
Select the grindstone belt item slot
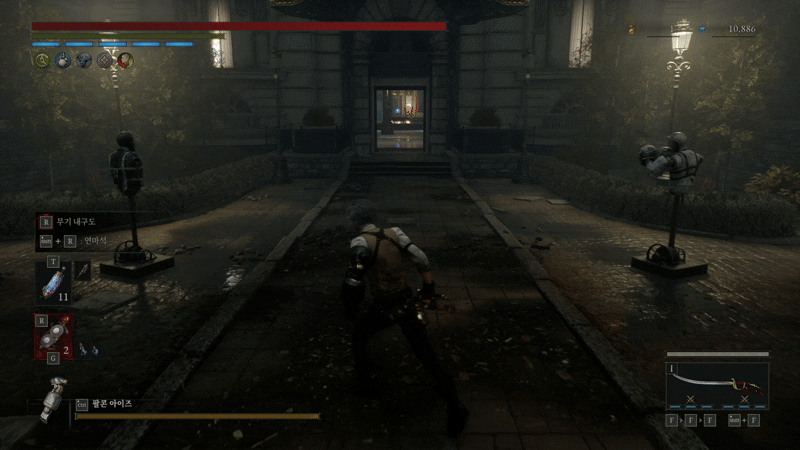[51, 337]
